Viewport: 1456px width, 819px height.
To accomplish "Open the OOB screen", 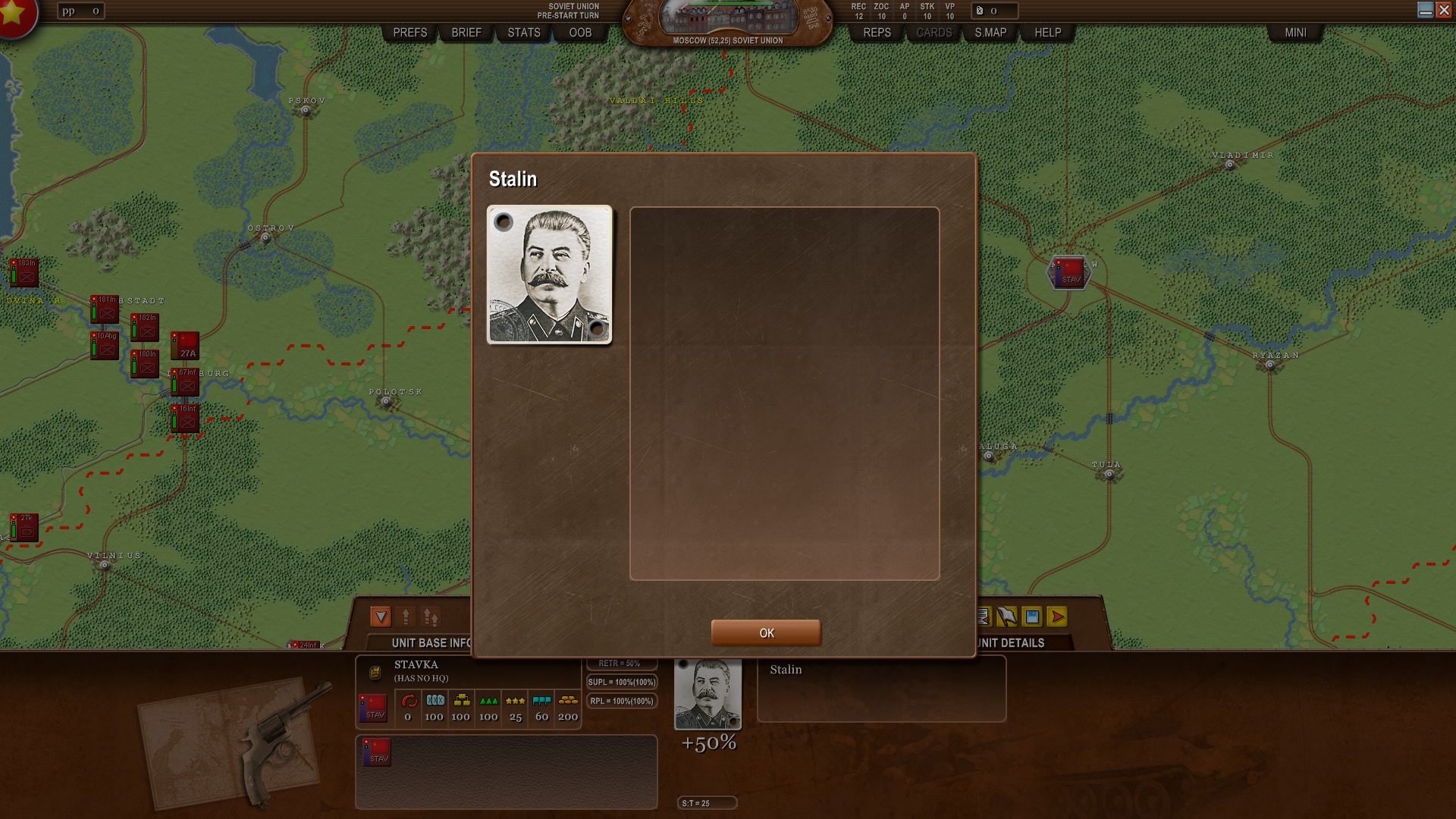I will [x=579, y=33].
